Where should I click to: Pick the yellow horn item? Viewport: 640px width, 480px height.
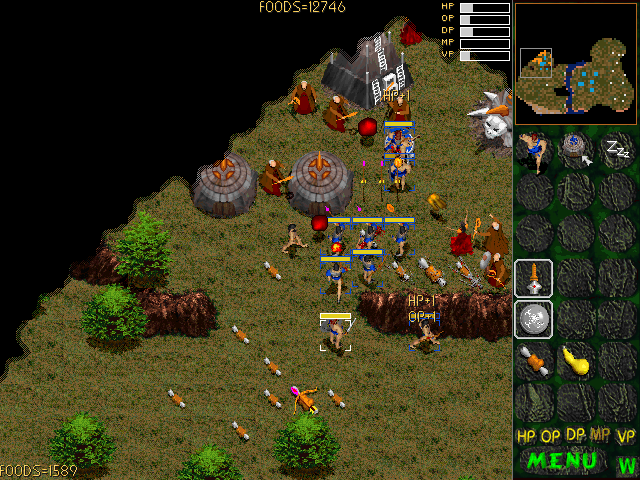576,360
